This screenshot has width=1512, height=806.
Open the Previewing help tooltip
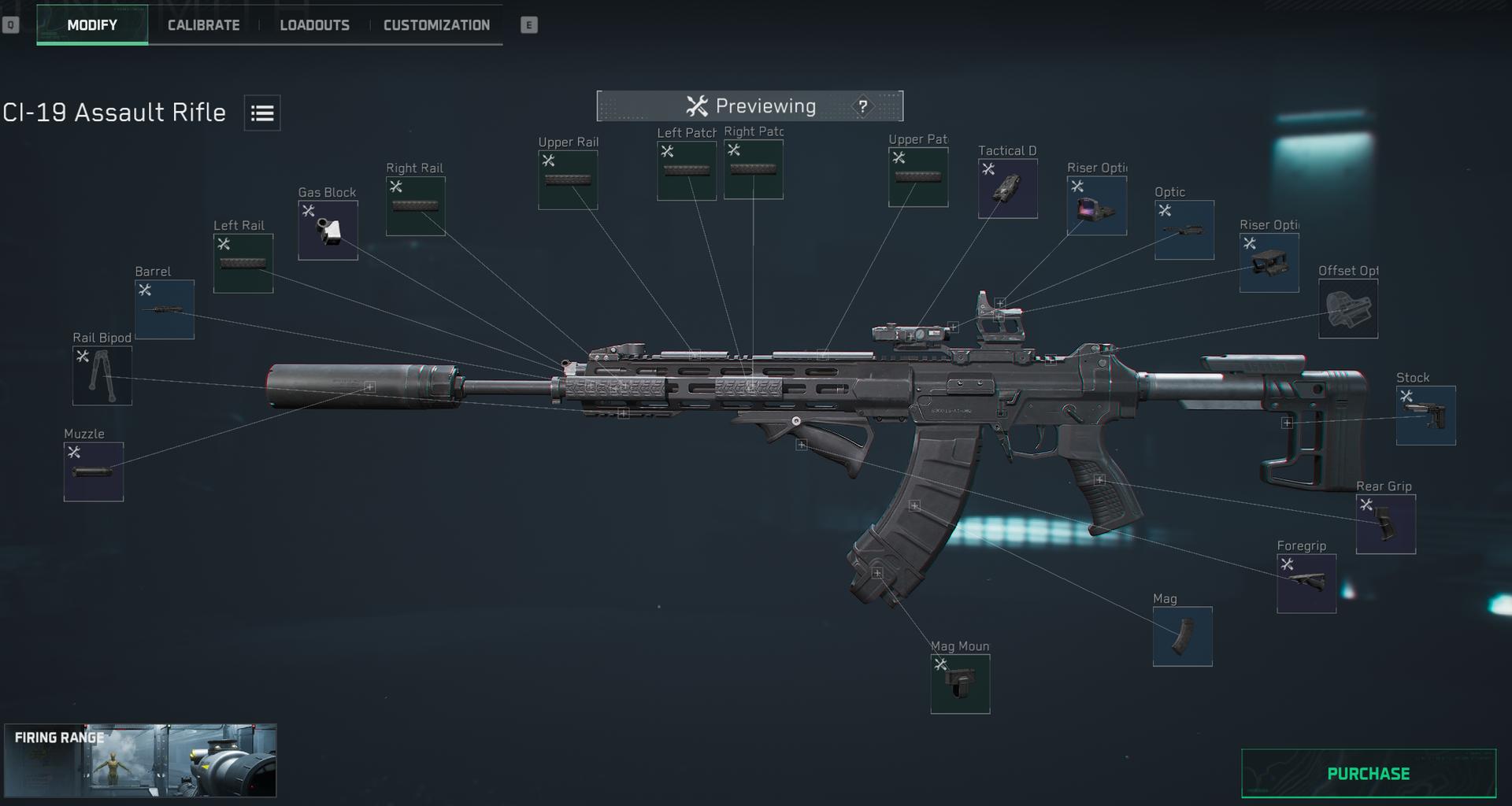pos(862,105)
